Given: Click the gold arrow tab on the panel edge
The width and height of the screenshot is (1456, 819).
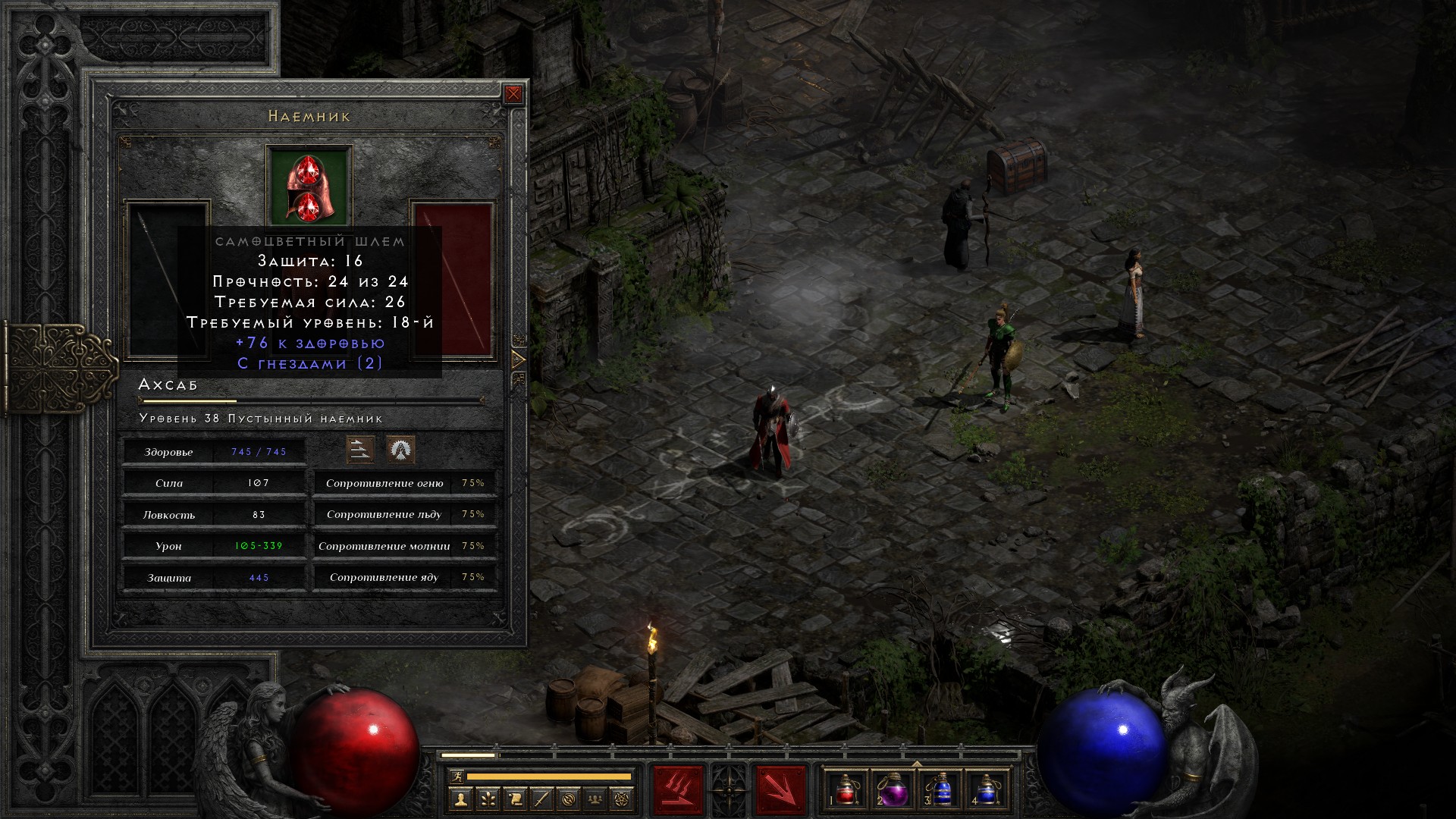Looking at the screenshot, I should pos(519,359).
